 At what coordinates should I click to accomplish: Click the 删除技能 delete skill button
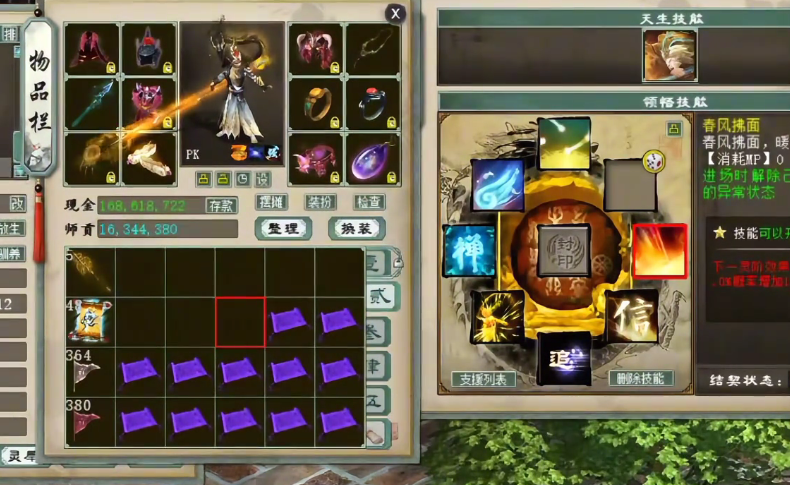pos(640,379)
